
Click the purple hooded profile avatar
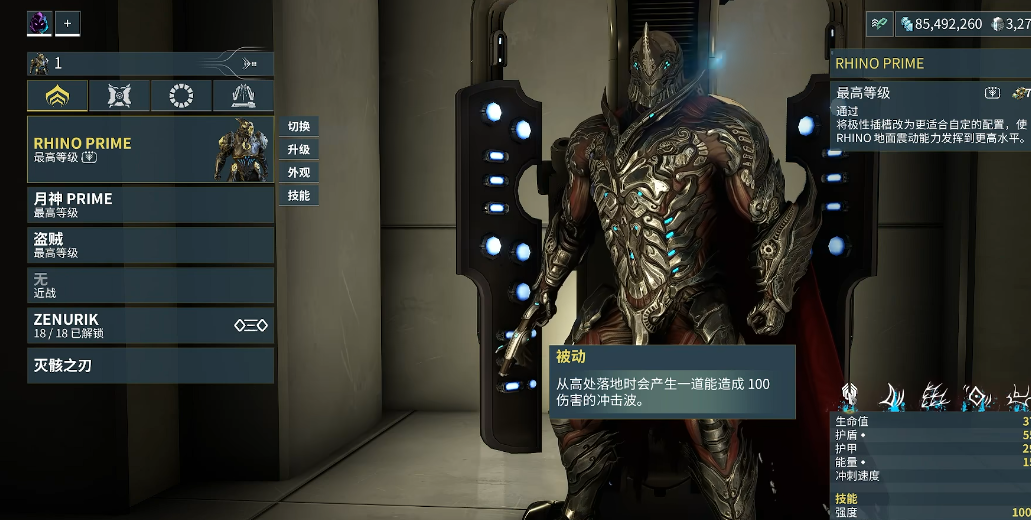click(39, 22)
